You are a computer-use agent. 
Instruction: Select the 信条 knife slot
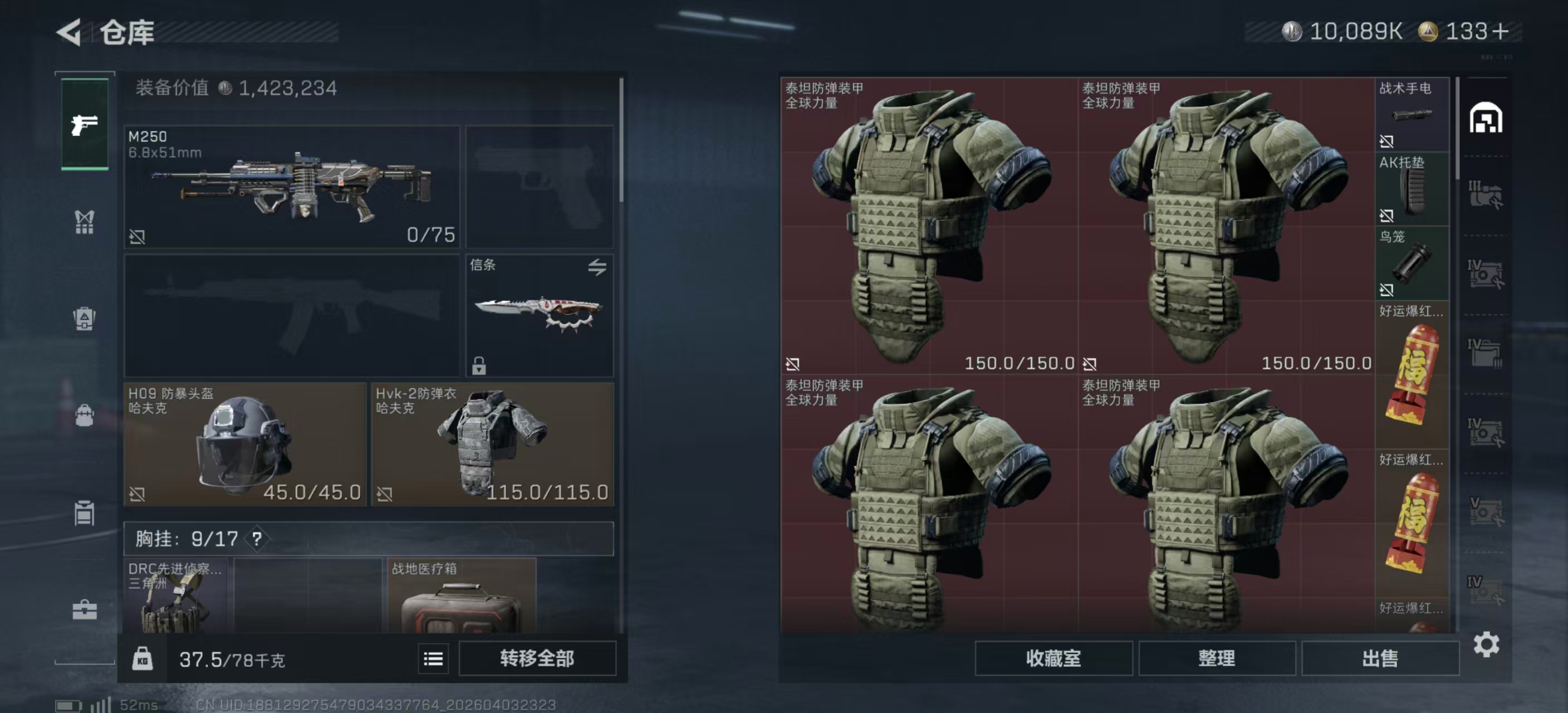point(540,315)
